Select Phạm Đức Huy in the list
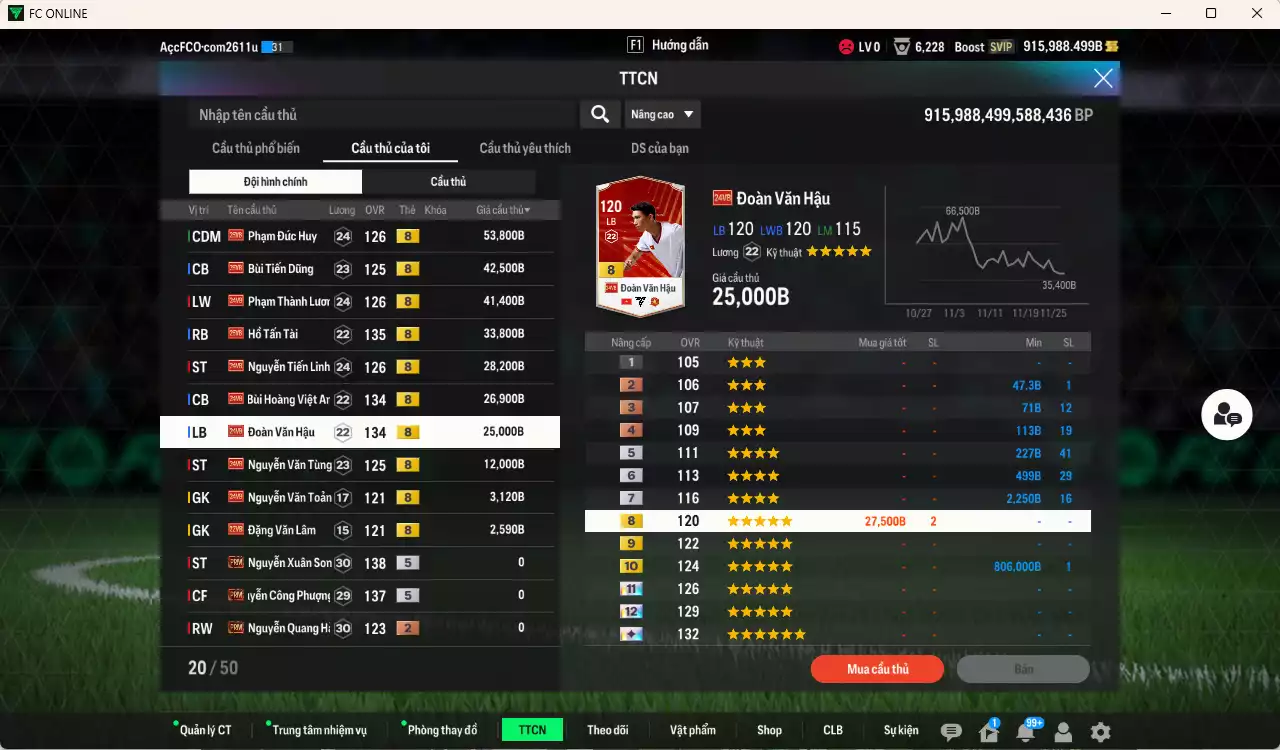This screenshot has width=1280, height=750. [360, 236]
